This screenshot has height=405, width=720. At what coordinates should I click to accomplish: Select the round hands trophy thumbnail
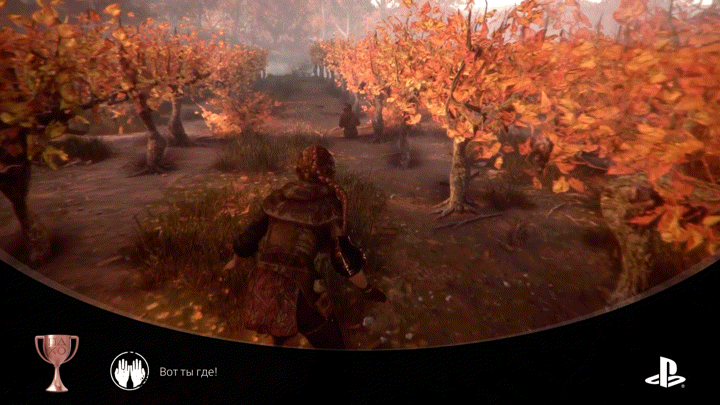[x=129, y=370]
